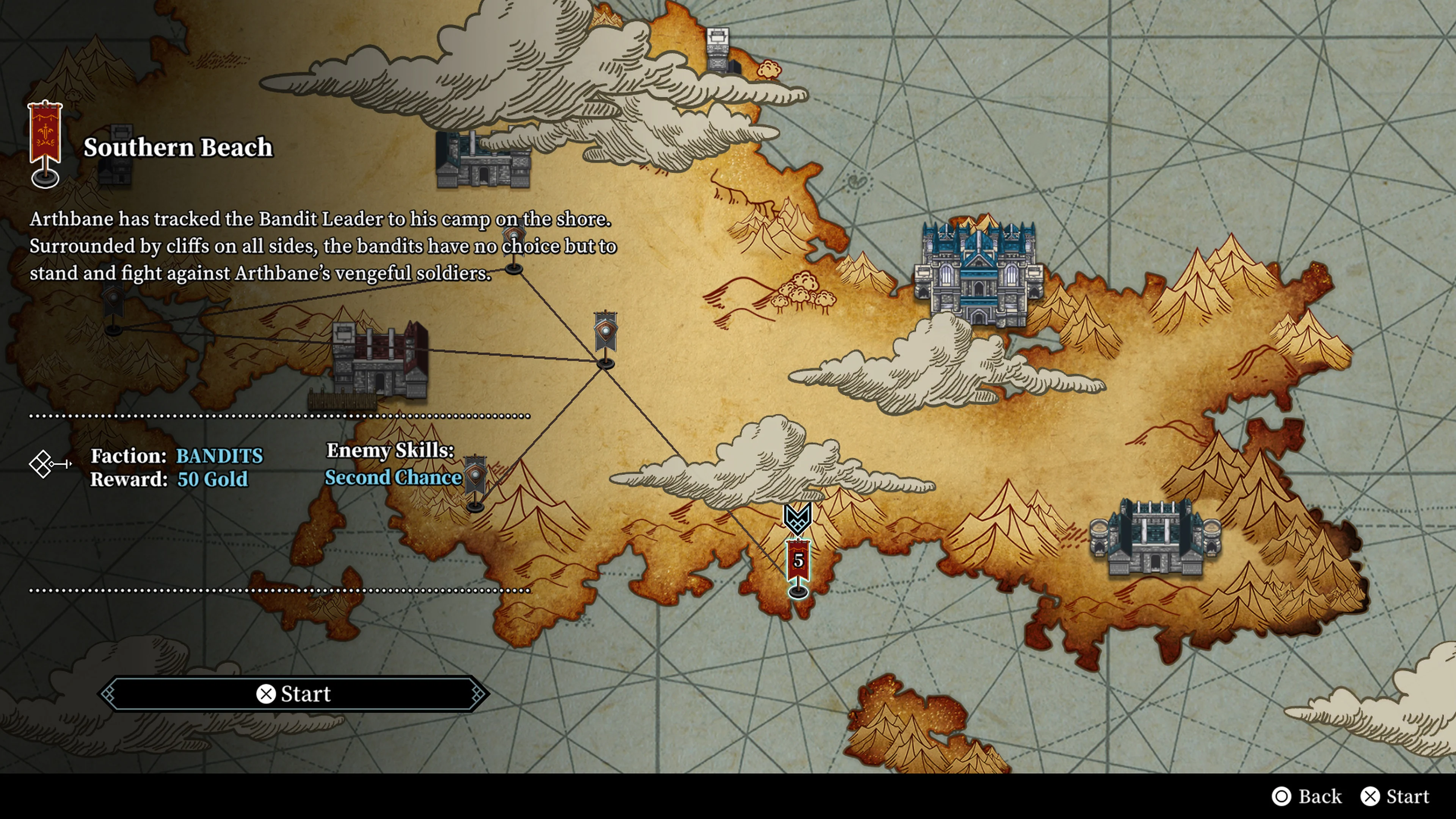This screenshot has width=1456, height=819.
Task: Start the Southern Beach mission
Action: coord(294,693)
